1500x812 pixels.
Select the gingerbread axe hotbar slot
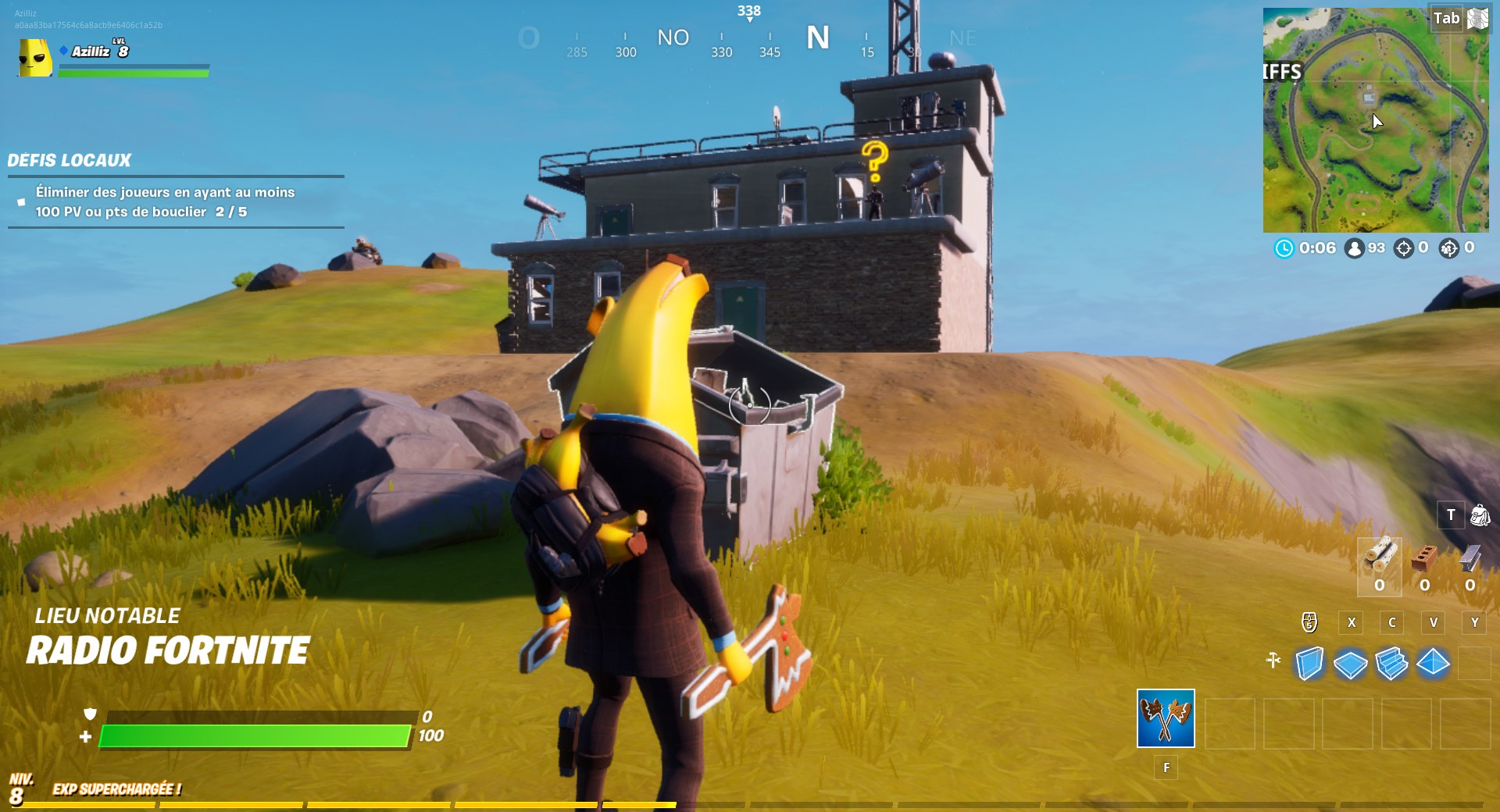click(1166, 718)
